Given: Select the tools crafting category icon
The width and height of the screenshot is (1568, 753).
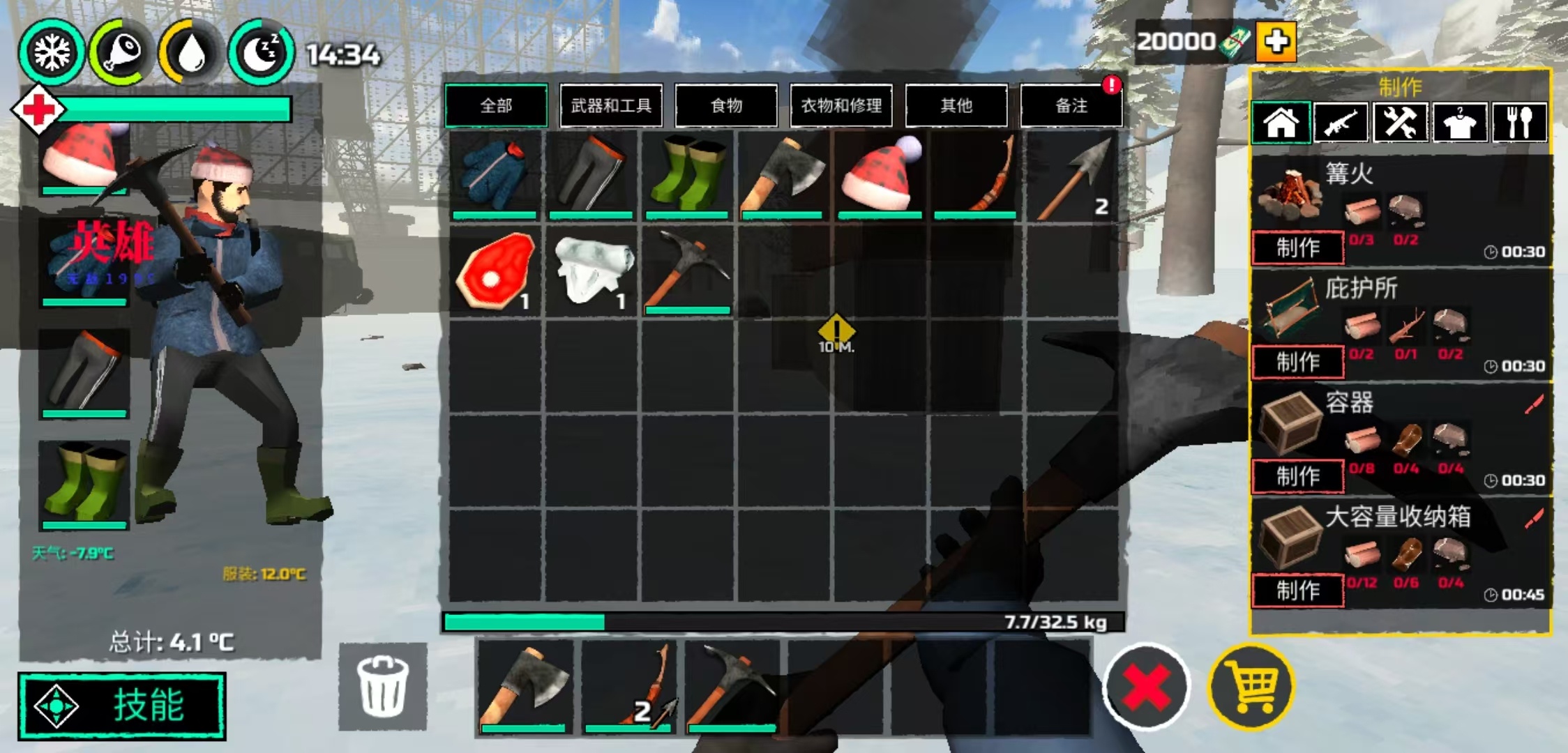Looking at the screenshot, I should click(x=1400, y=121).
